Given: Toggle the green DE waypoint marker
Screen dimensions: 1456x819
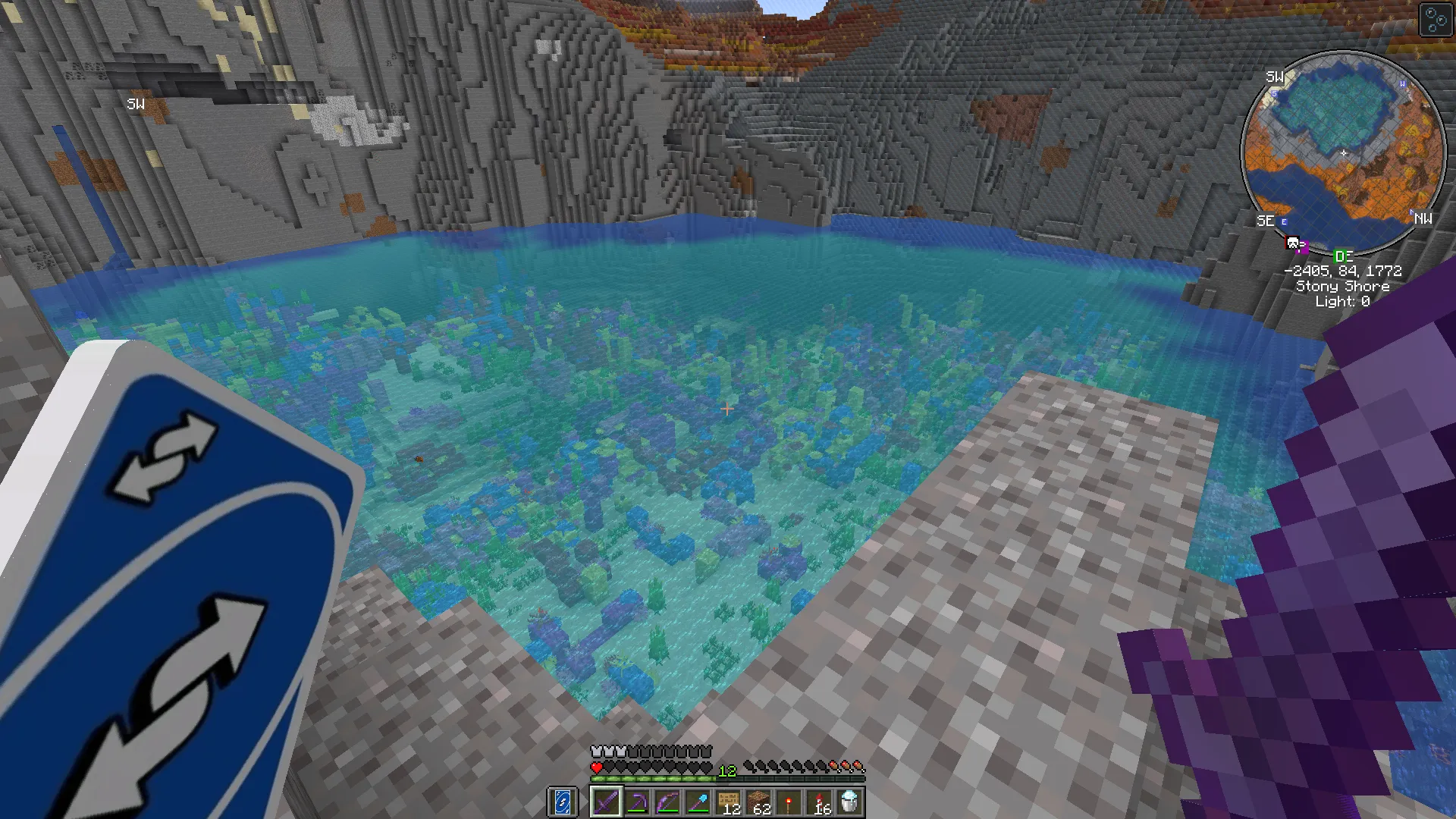Looking at the screenshot, I should 1344,256.
